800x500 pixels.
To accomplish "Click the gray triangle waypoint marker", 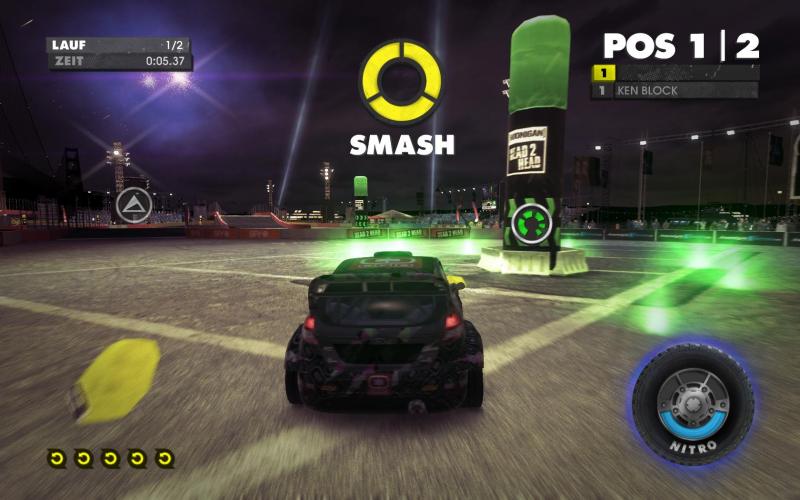I will 133,206.
